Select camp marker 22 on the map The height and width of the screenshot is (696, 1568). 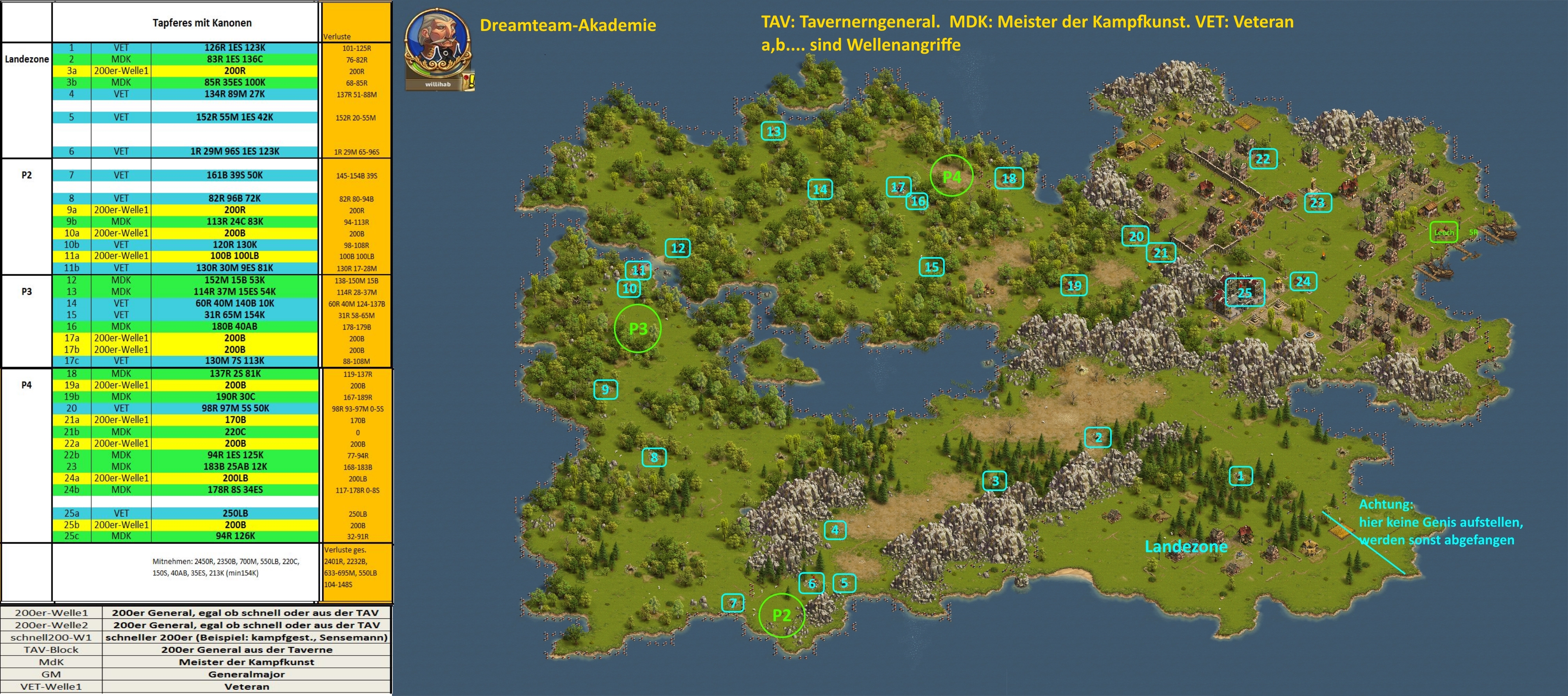1263,159
